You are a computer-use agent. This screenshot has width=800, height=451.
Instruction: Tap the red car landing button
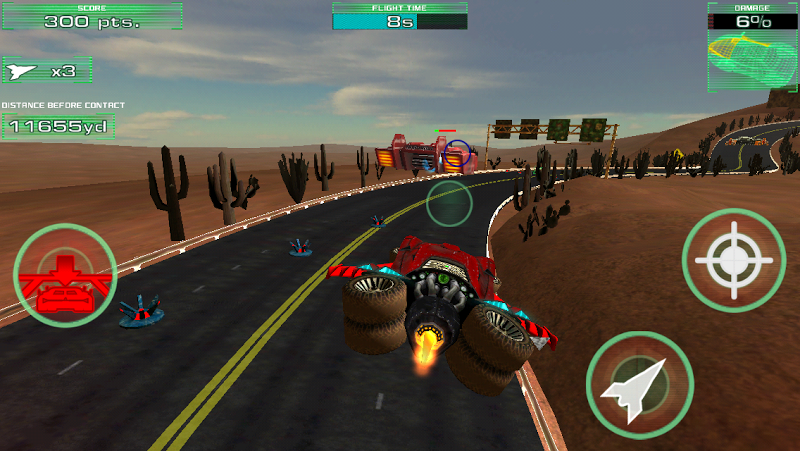(64, 275)
